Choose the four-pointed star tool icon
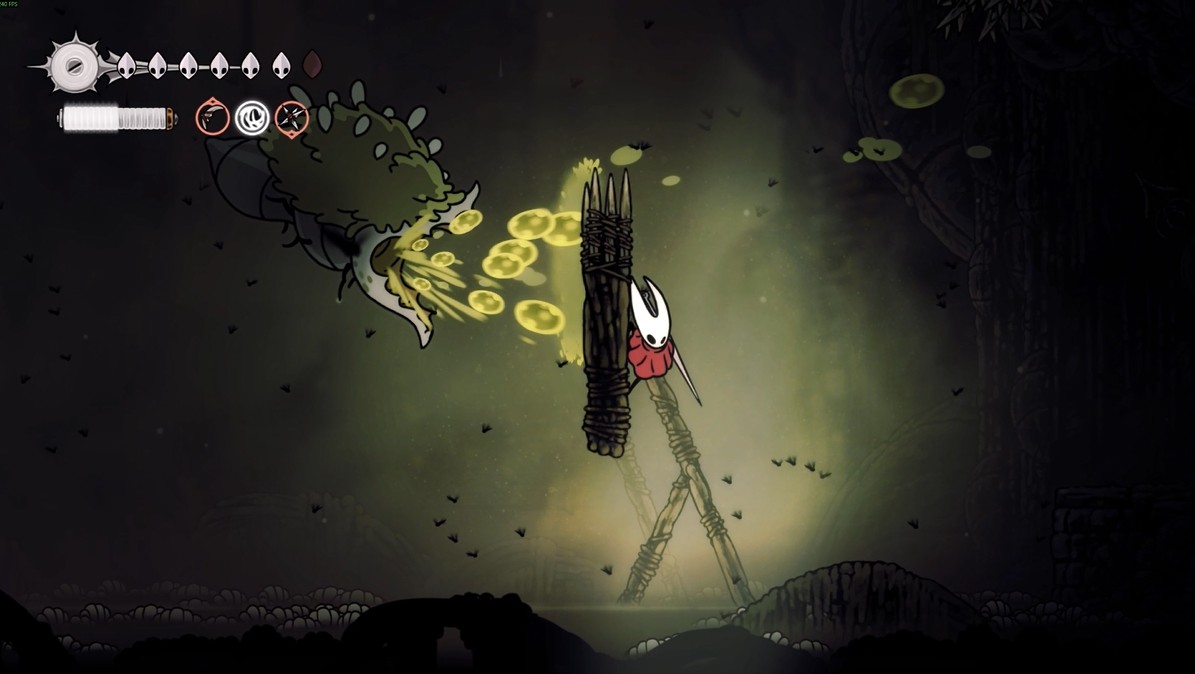 pyautogui.click(x=291, y=118)
